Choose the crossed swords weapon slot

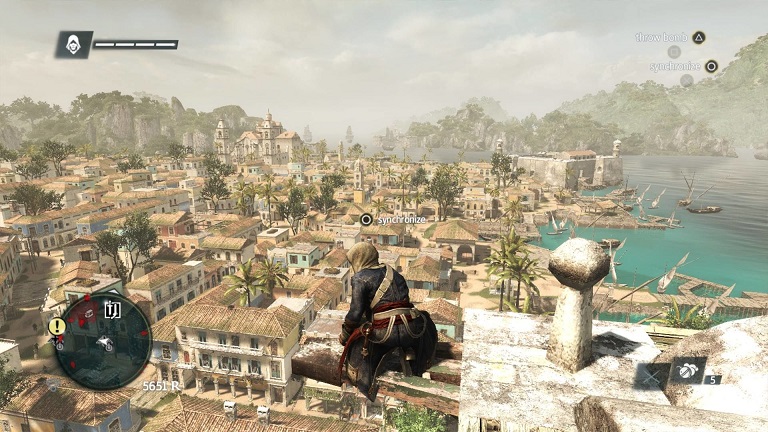pyautogui.click(x=651, y=377)
